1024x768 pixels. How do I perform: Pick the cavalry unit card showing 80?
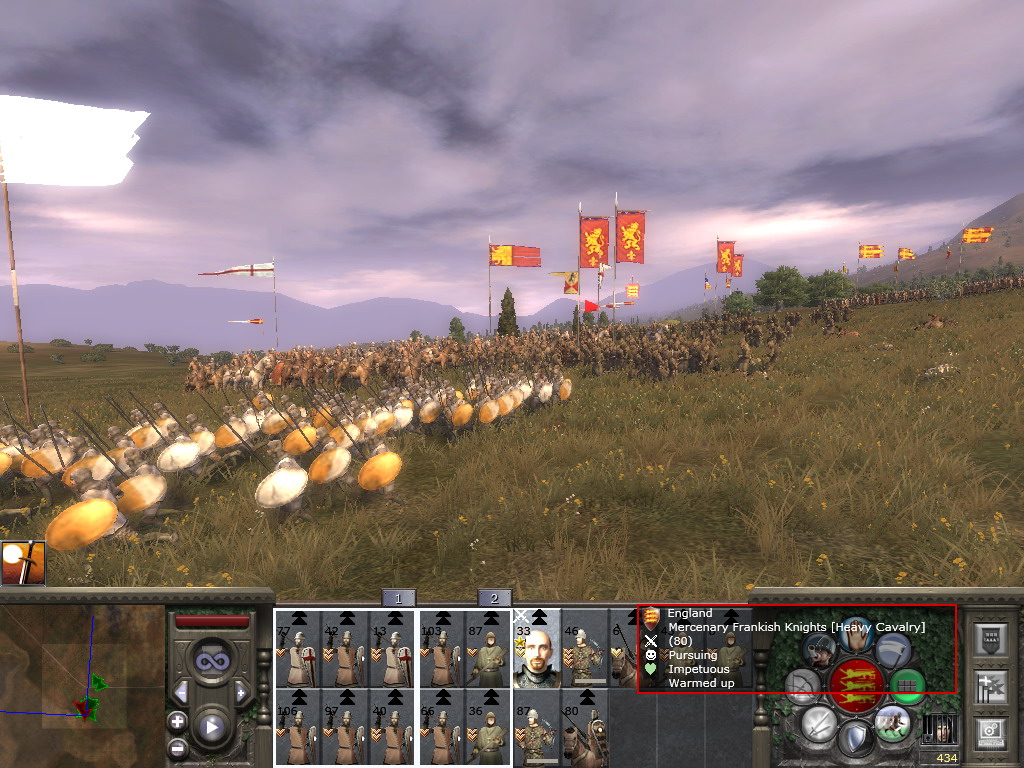tap(584, 727)
